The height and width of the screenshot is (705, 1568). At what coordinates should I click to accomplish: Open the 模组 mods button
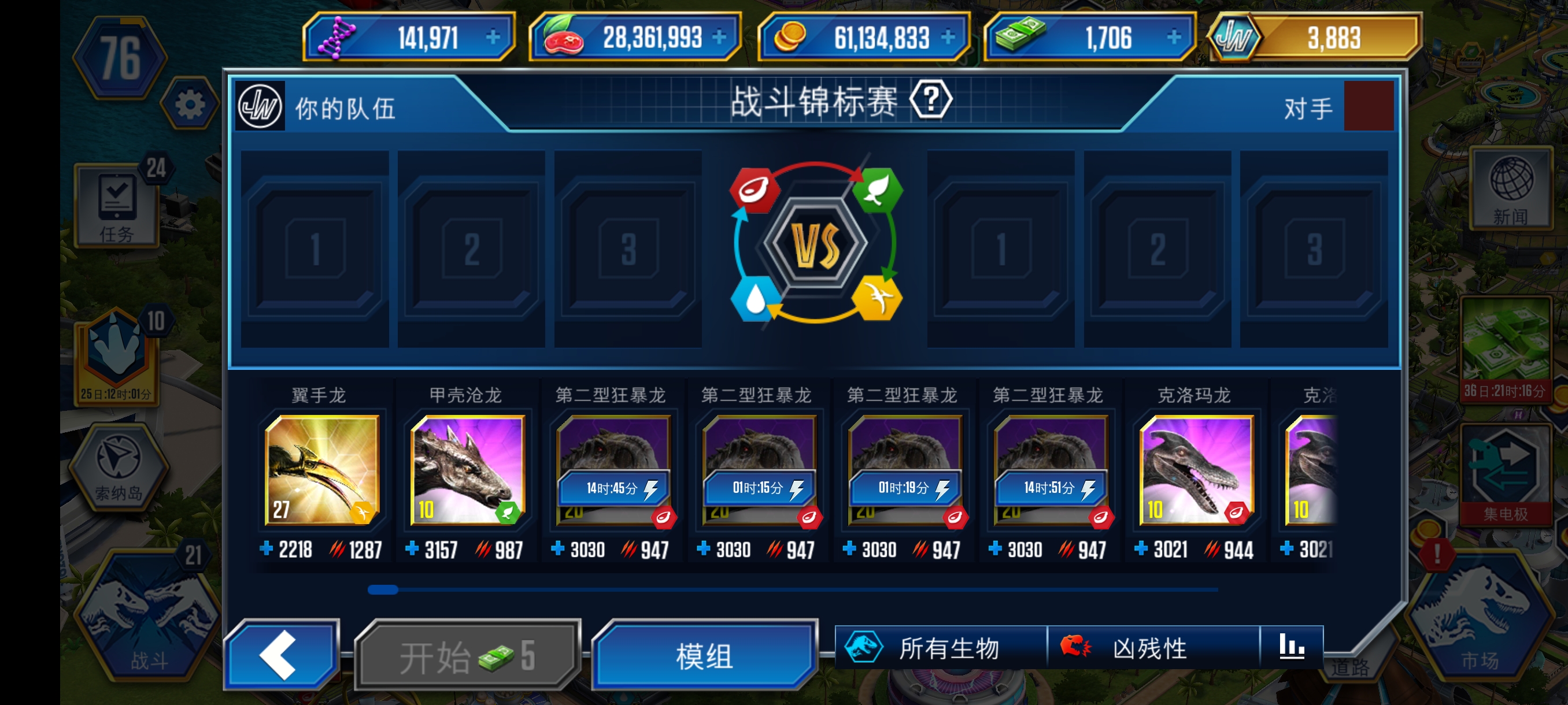click(704, 656)
